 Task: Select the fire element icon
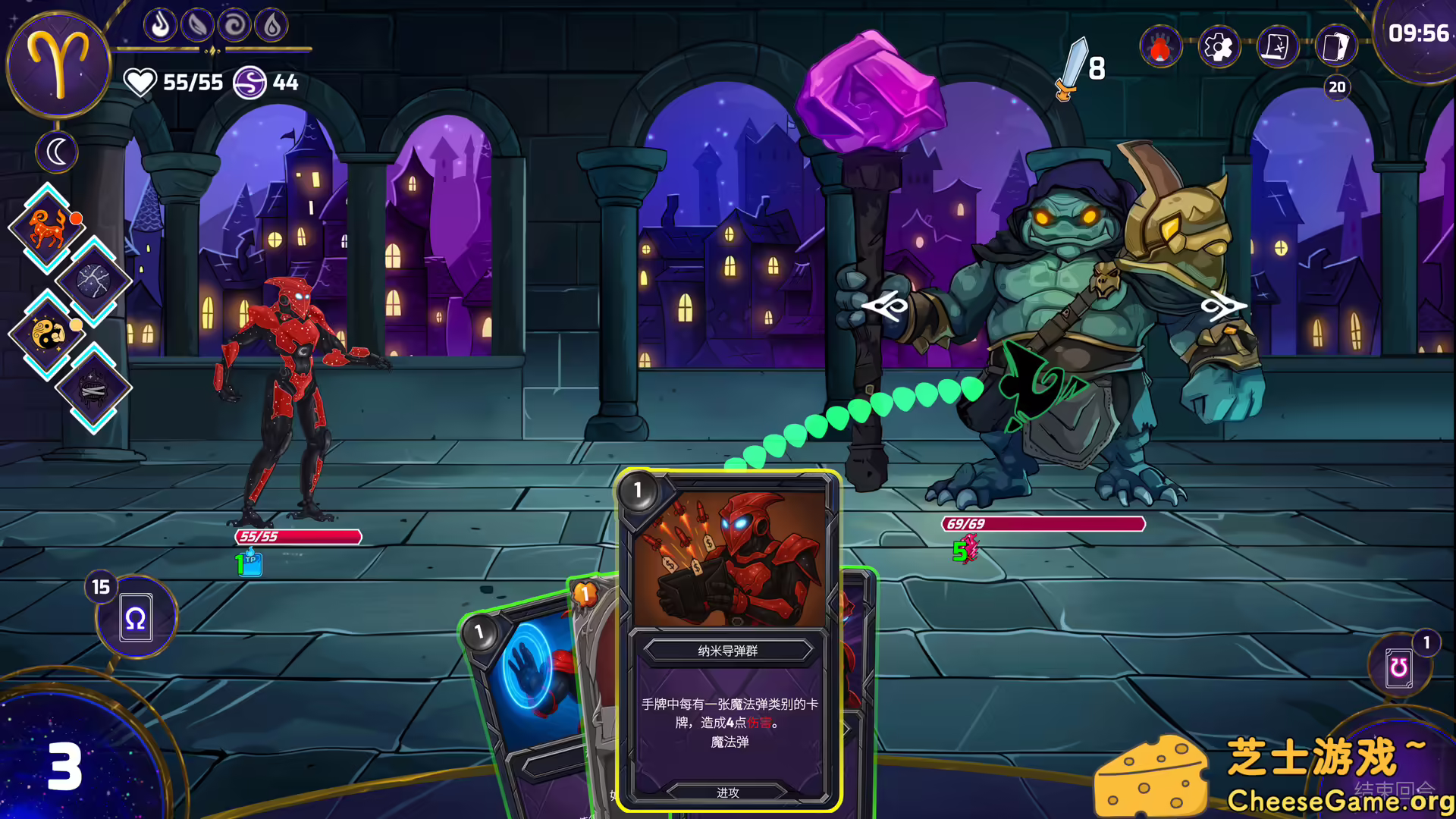(x=160, y=26)
